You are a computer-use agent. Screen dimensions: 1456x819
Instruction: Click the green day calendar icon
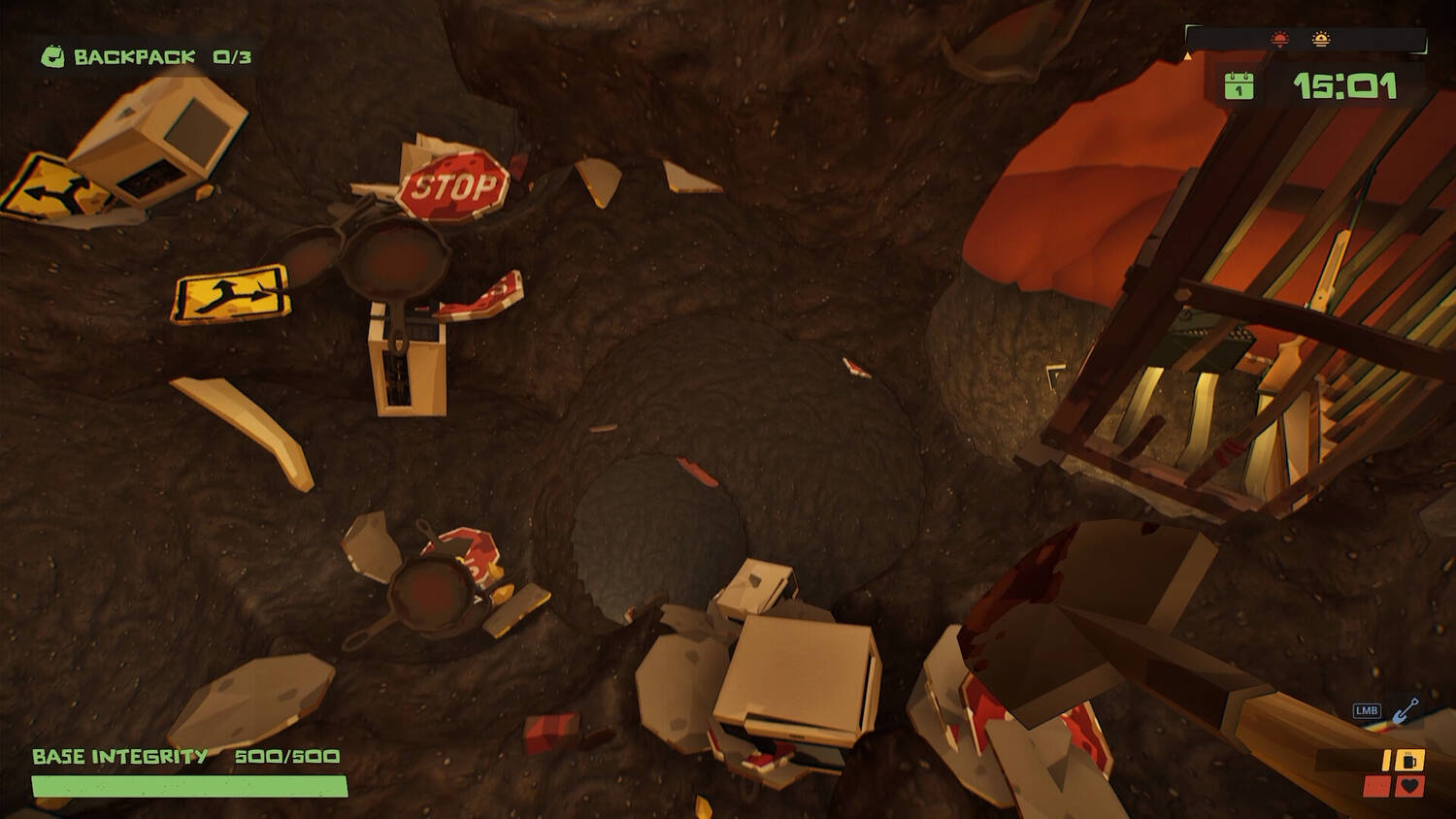pyautogui.click(x=1239, y=86)
